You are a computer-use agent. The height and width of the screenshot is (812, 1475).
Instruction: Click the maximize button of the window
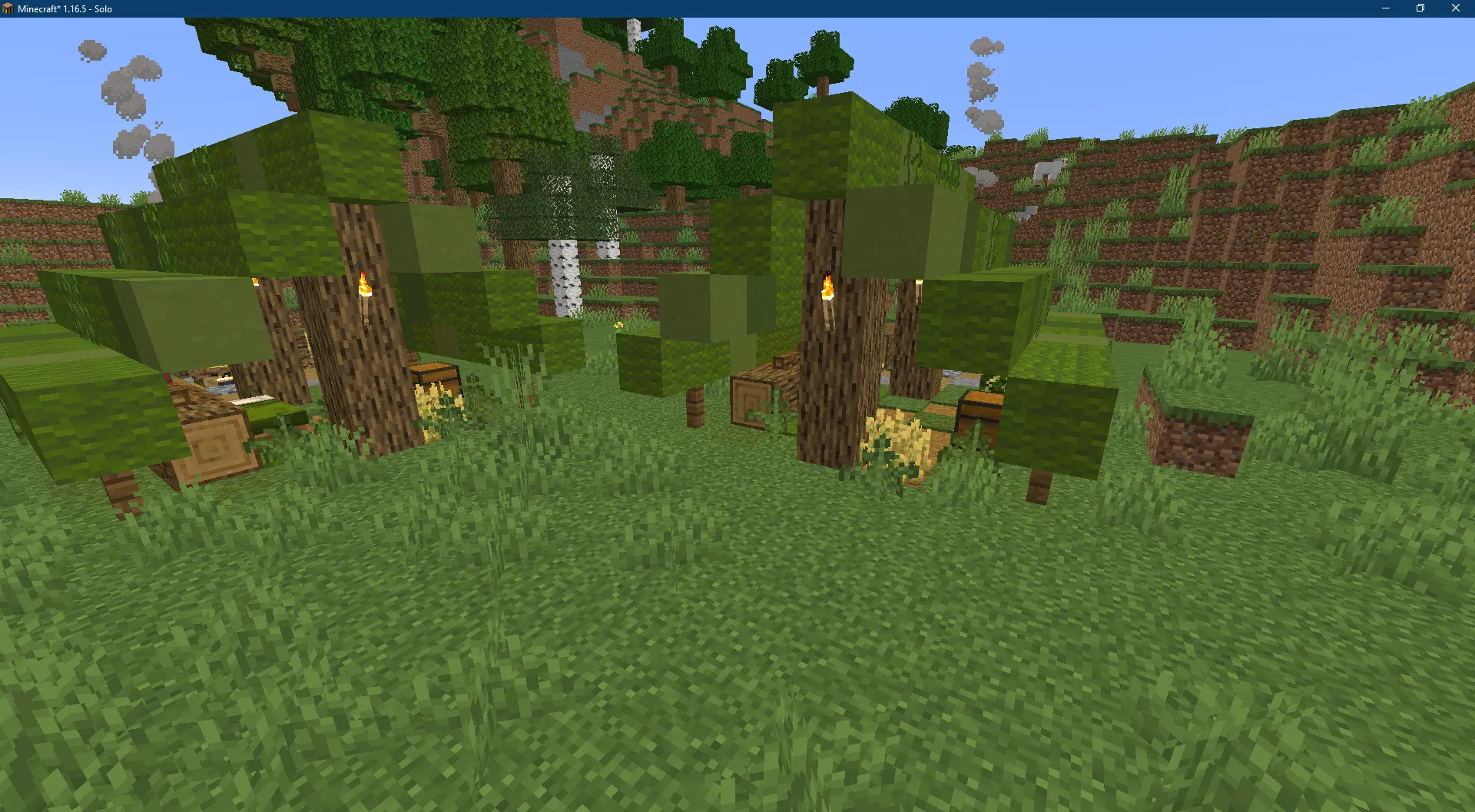(1420, 8)
